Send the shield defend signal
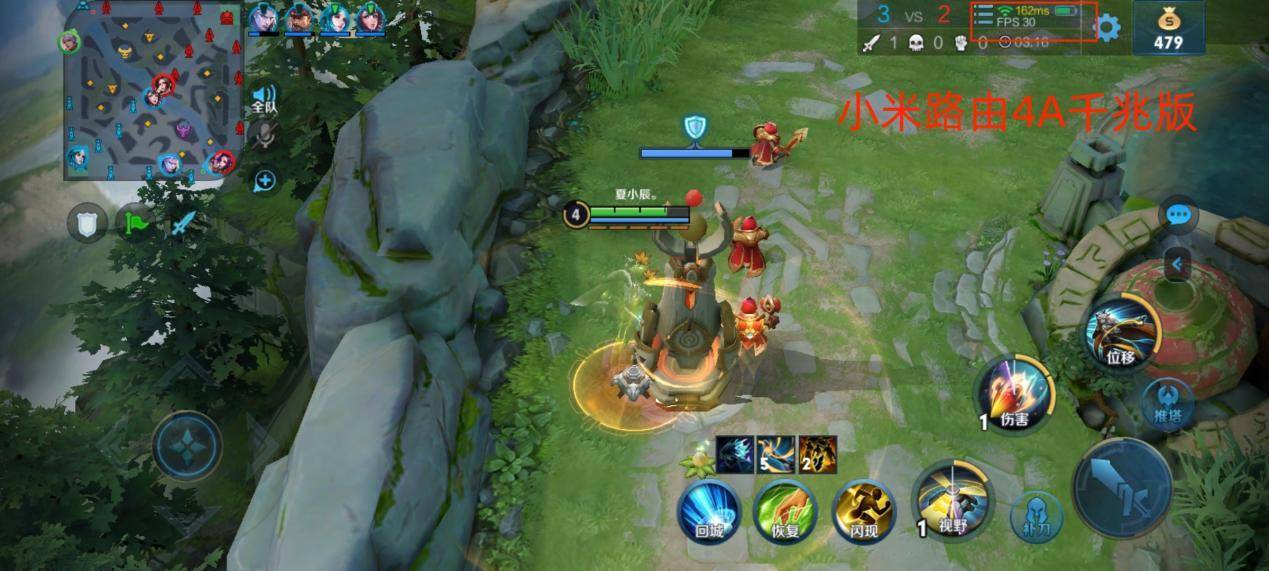The width and height of the screenshot is (1269, 571). coord(87,222)
